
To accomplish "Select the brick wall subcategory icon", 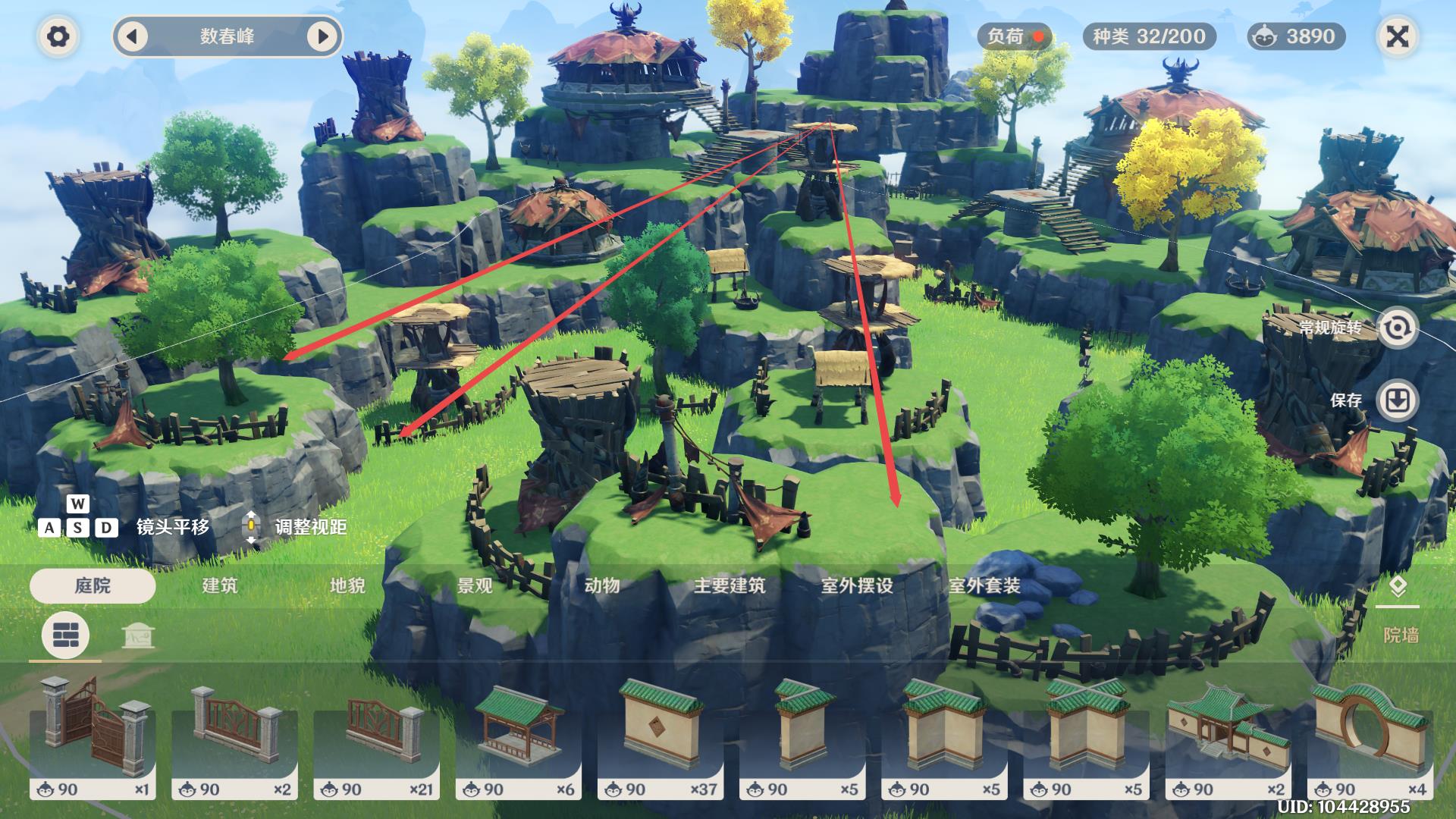I will click(x=66, y=635).
